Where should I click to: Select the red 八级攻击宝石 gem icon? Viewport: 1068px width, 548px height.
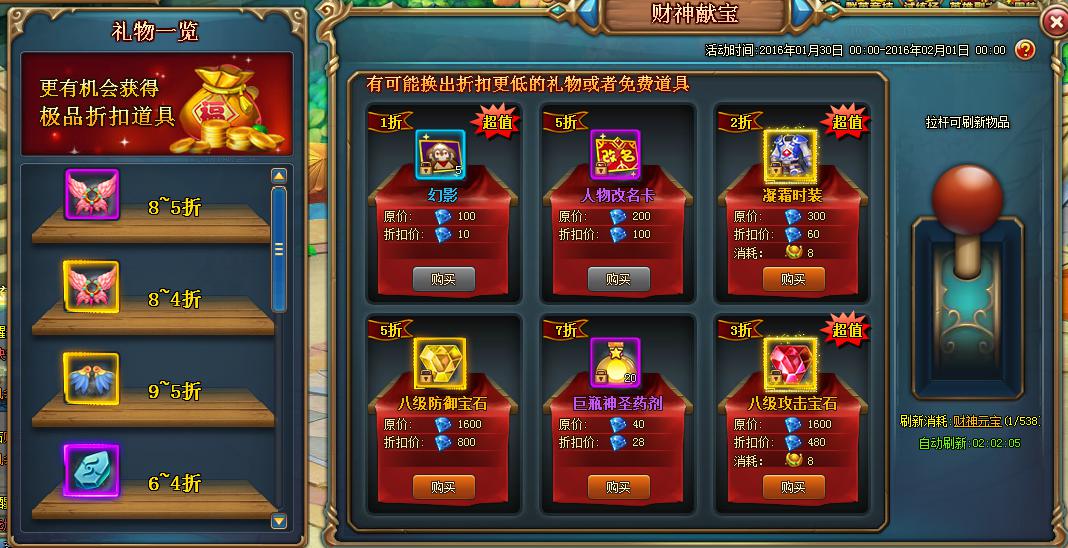[791, 363]
